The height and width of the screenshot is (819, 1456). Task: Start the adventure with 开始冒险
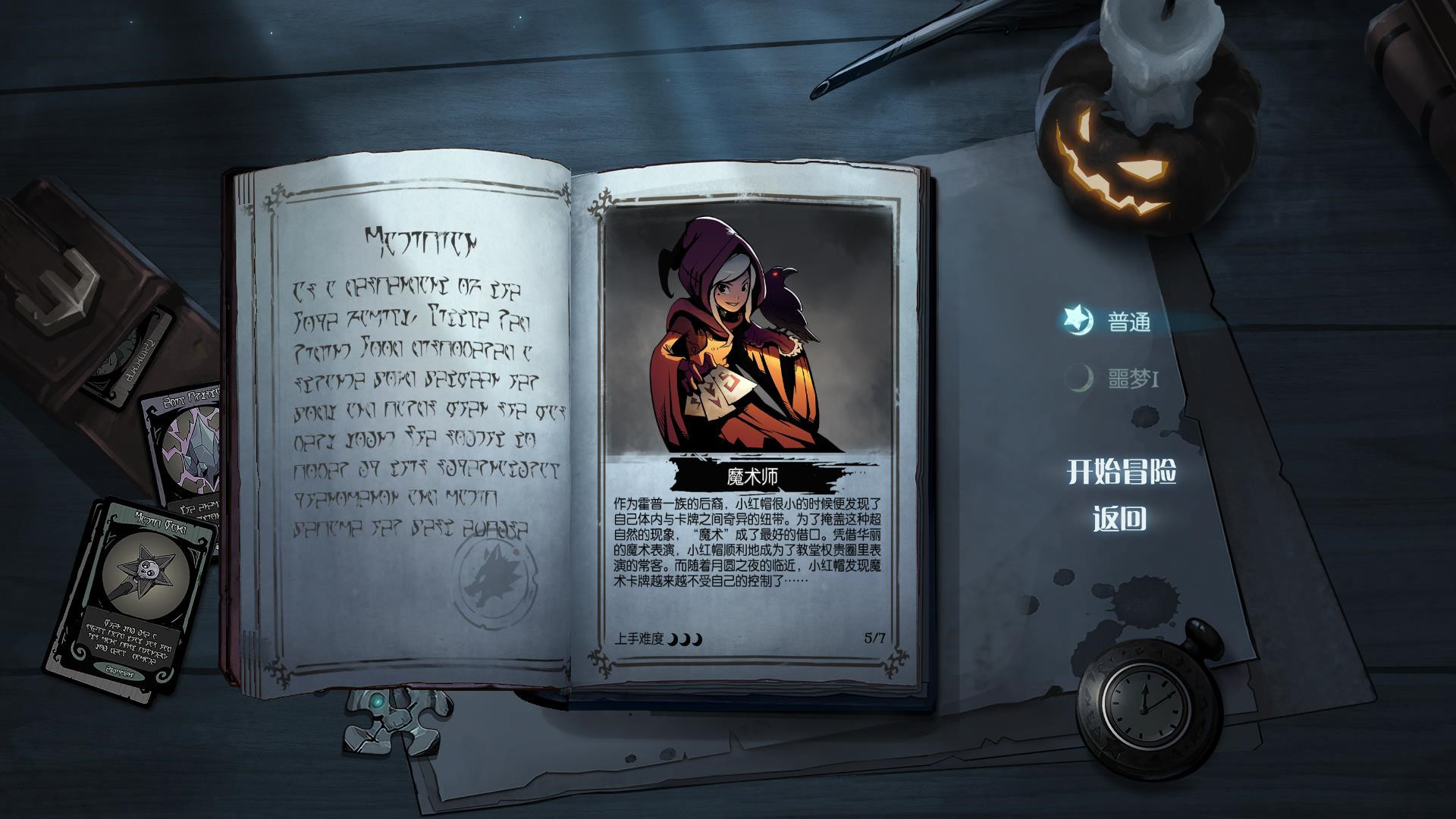1121,472
